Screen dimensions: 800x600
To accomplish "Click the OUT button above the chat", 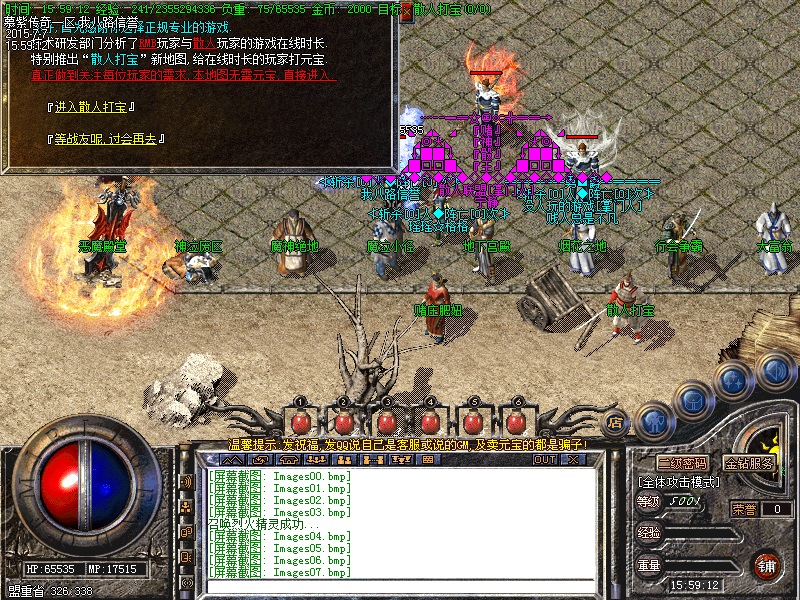I will [x=544, y=460].
